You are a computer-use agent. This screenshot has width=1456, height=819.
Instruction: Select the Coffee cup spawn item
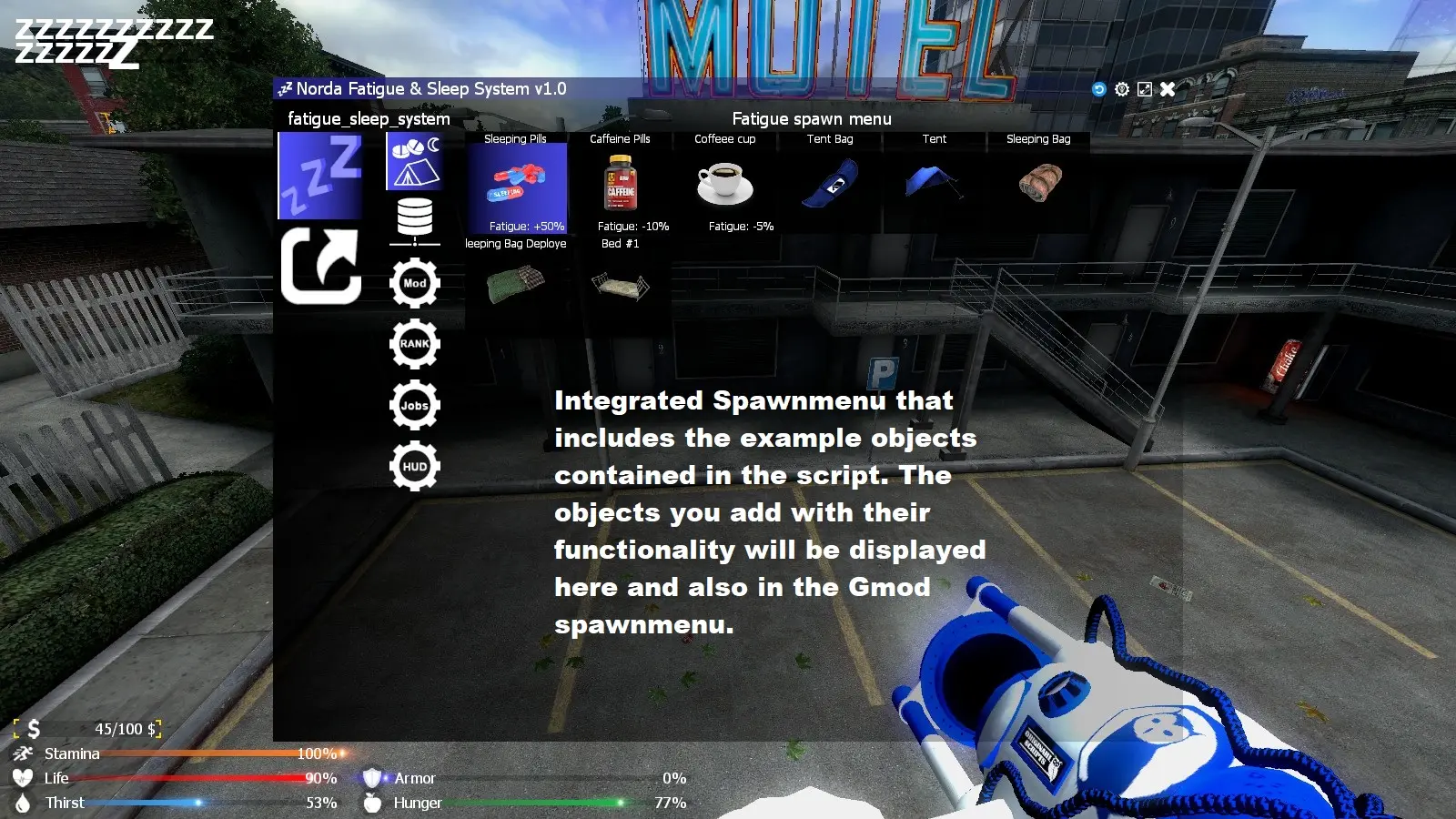coord(724,182)
